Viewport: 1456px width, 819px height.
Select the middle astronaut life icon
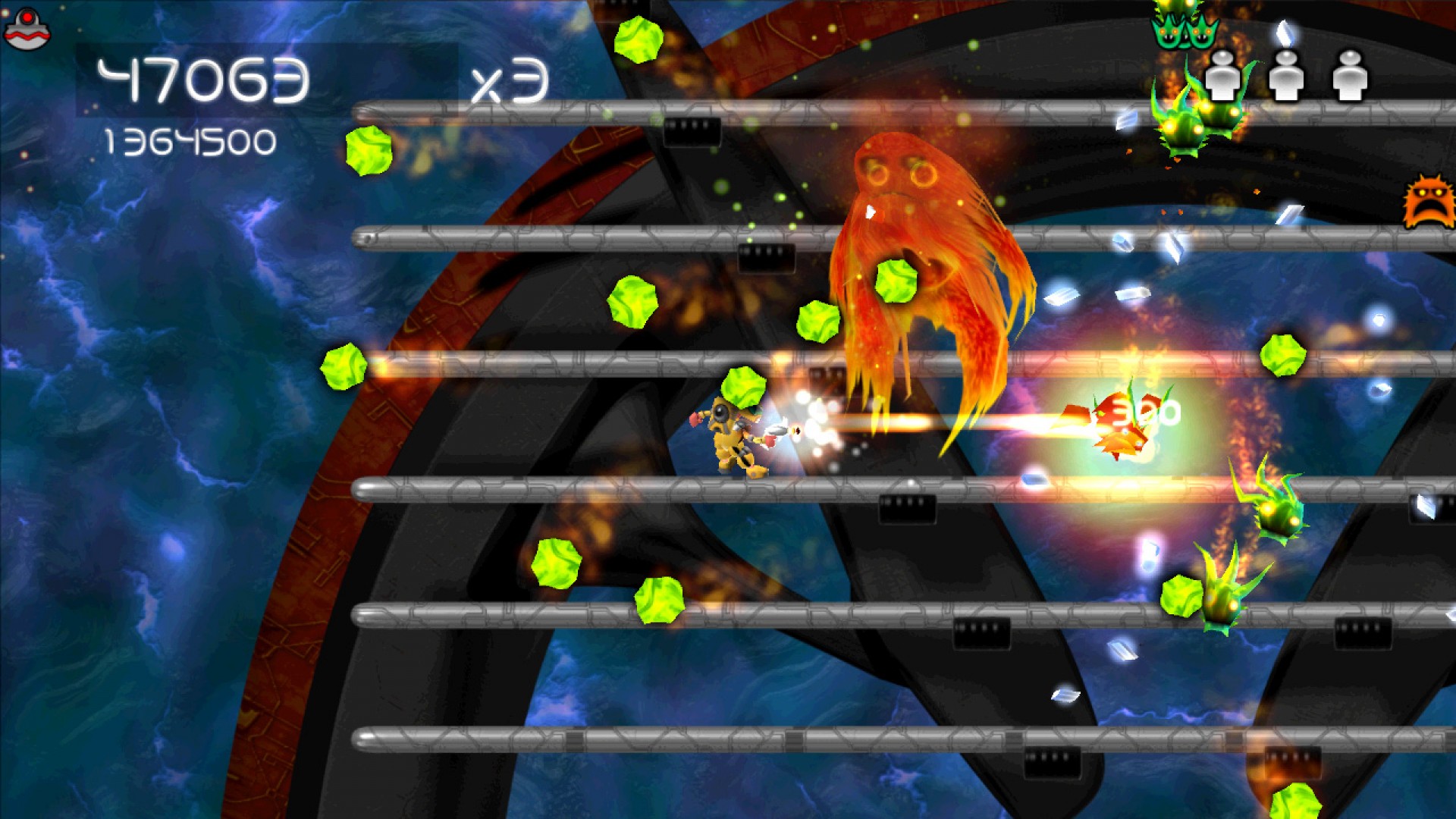[x=1287, y=76]
